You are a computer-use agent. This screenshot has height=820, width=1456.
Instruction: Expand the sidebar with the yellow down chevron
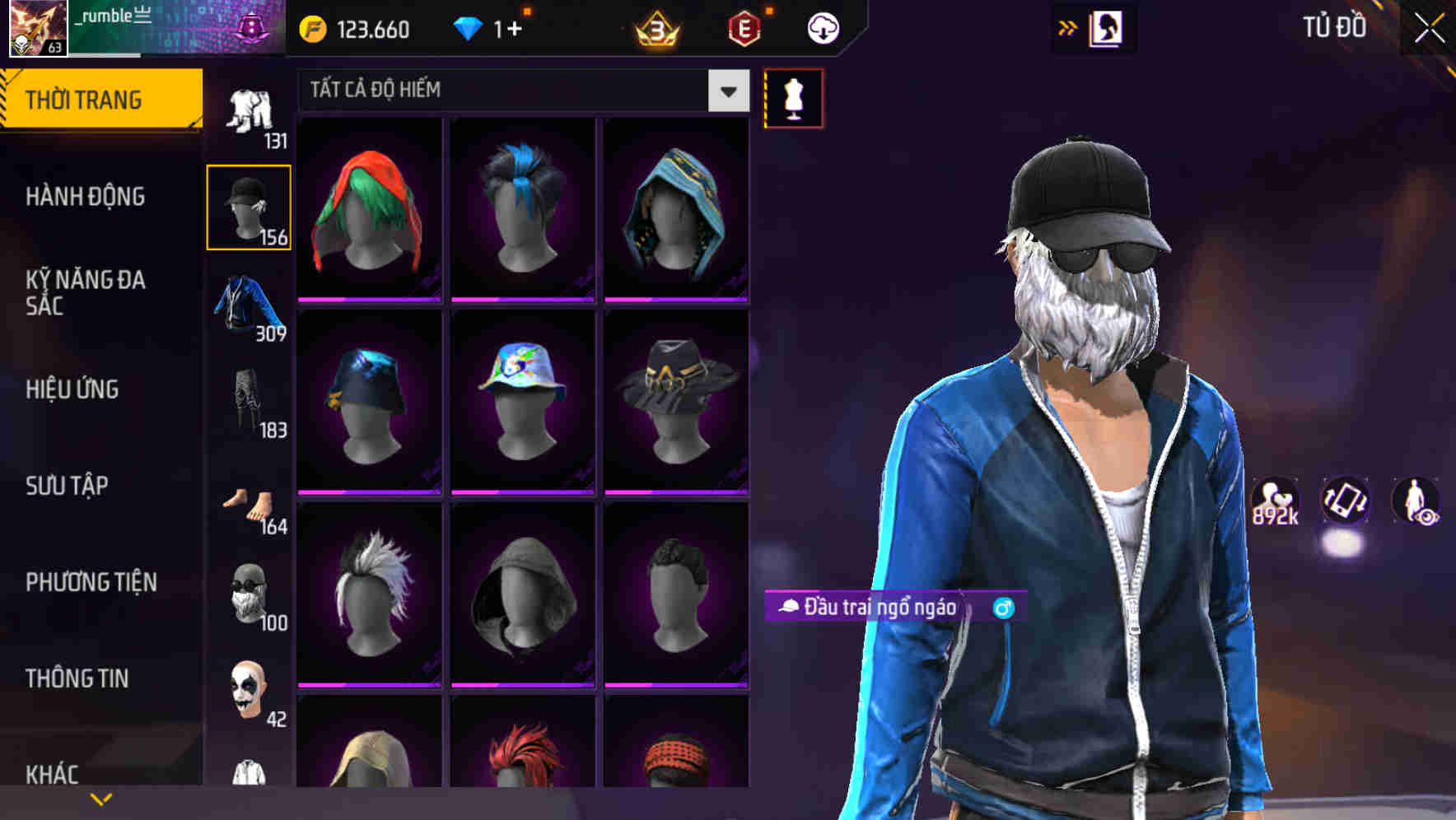click(102, 798)
